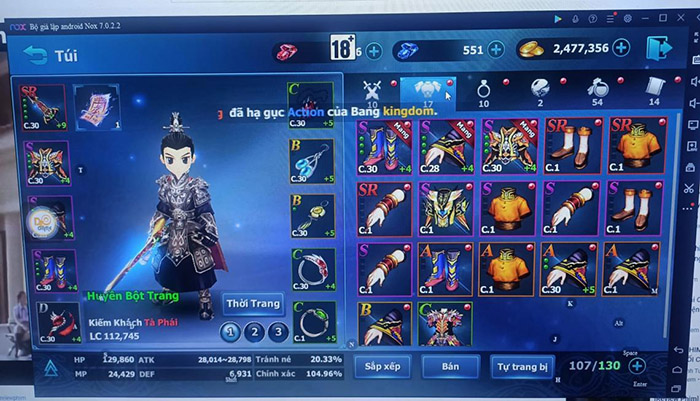
Task: Go back from the Túi bag screen
Action: click(x=37, y=53)
